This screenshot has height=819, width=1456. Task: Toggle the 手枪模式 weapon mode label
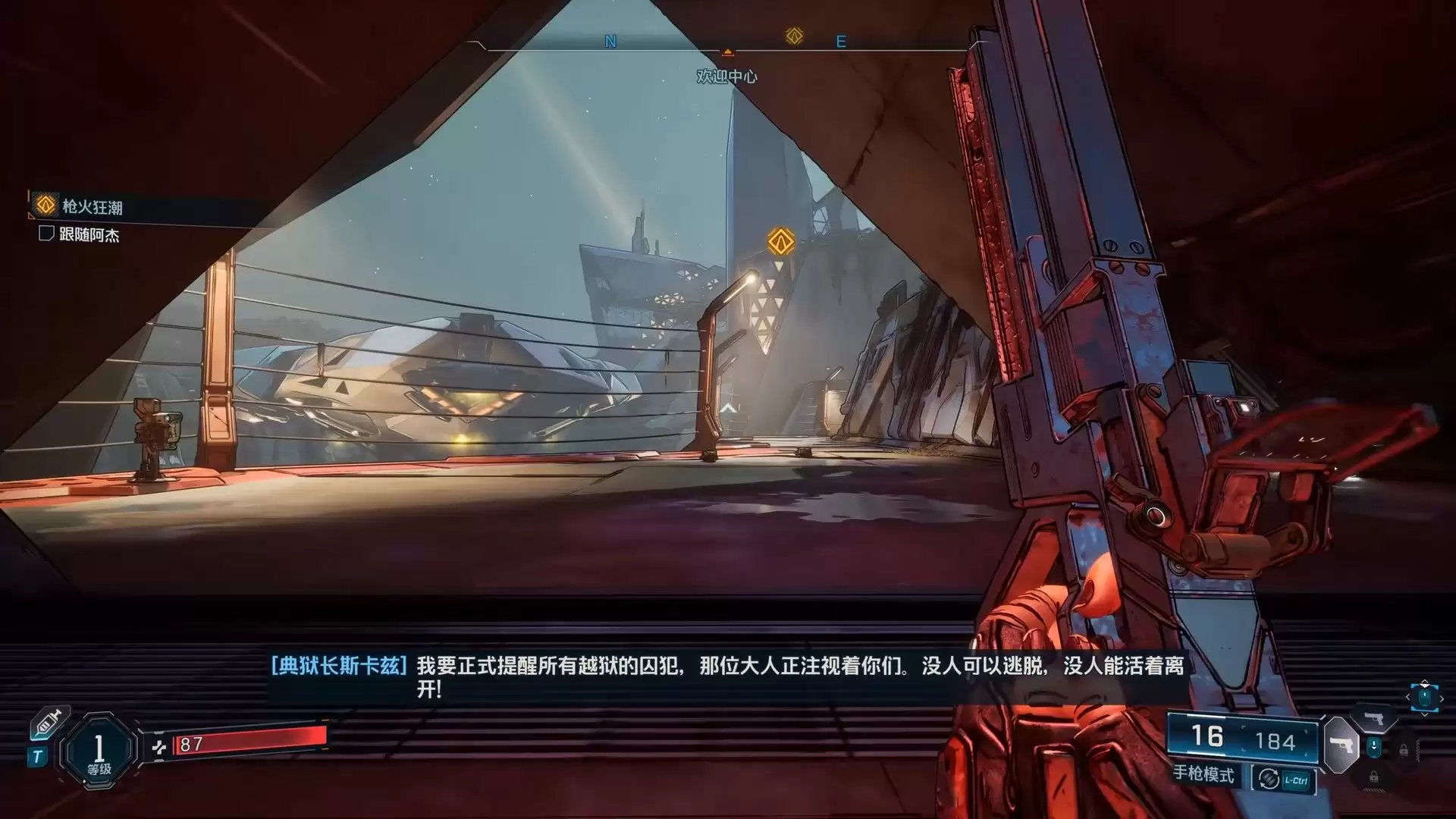1203,774
